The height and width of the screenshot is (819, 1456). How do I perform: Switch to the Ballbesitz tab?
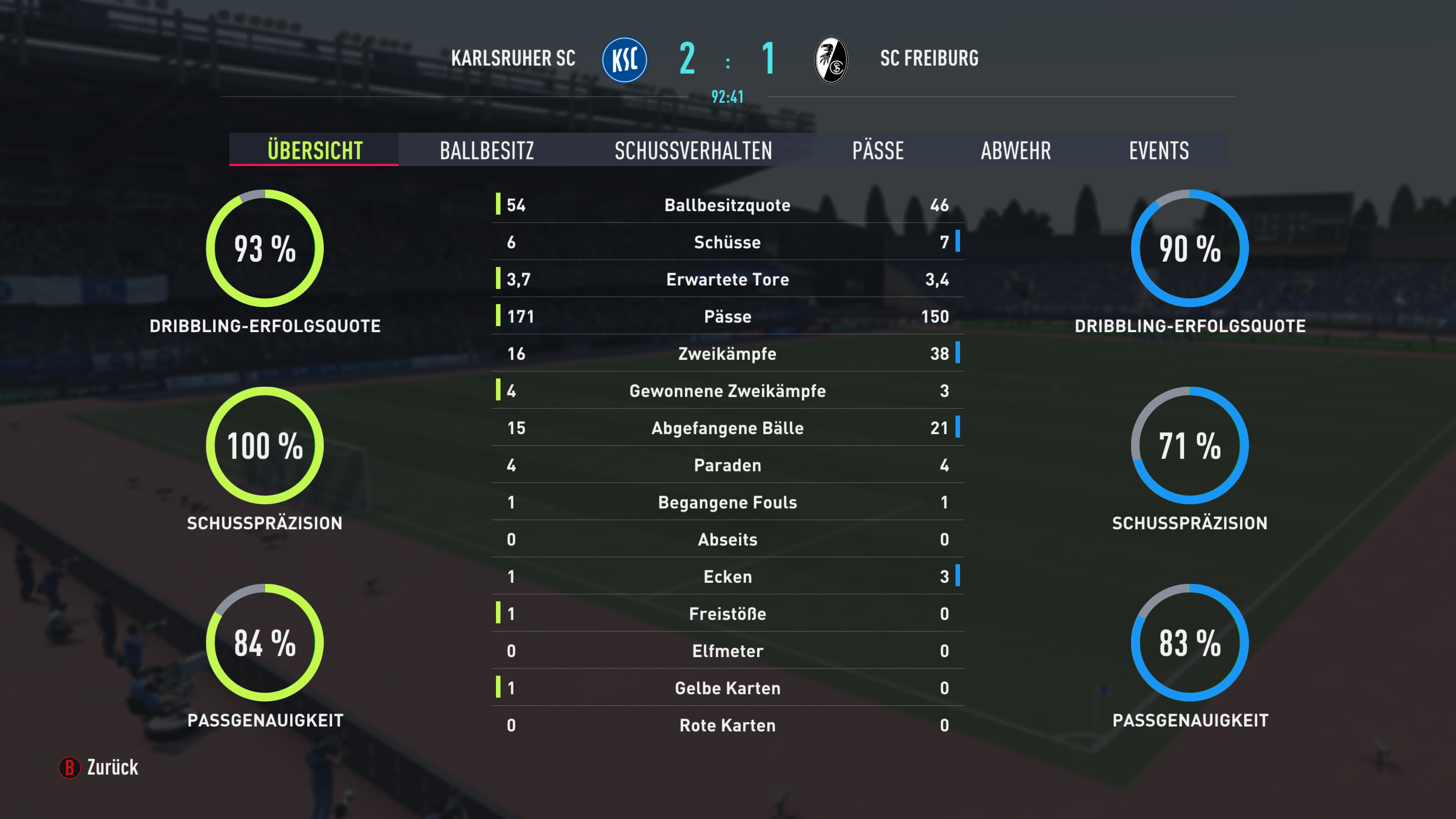[486, 151]
